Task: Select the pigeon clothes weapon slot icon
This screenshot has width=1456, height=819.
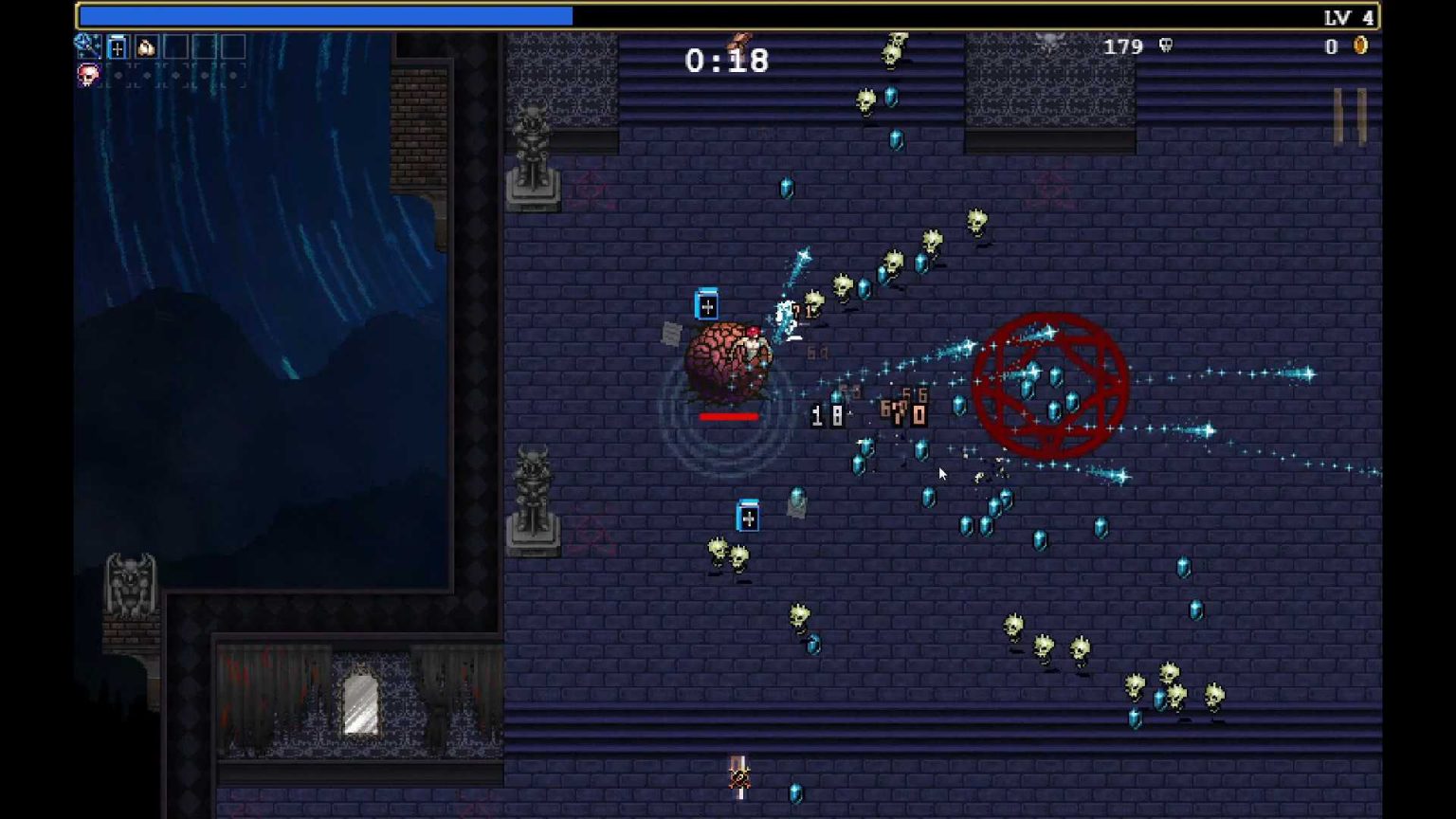Action: coord(145,46)
